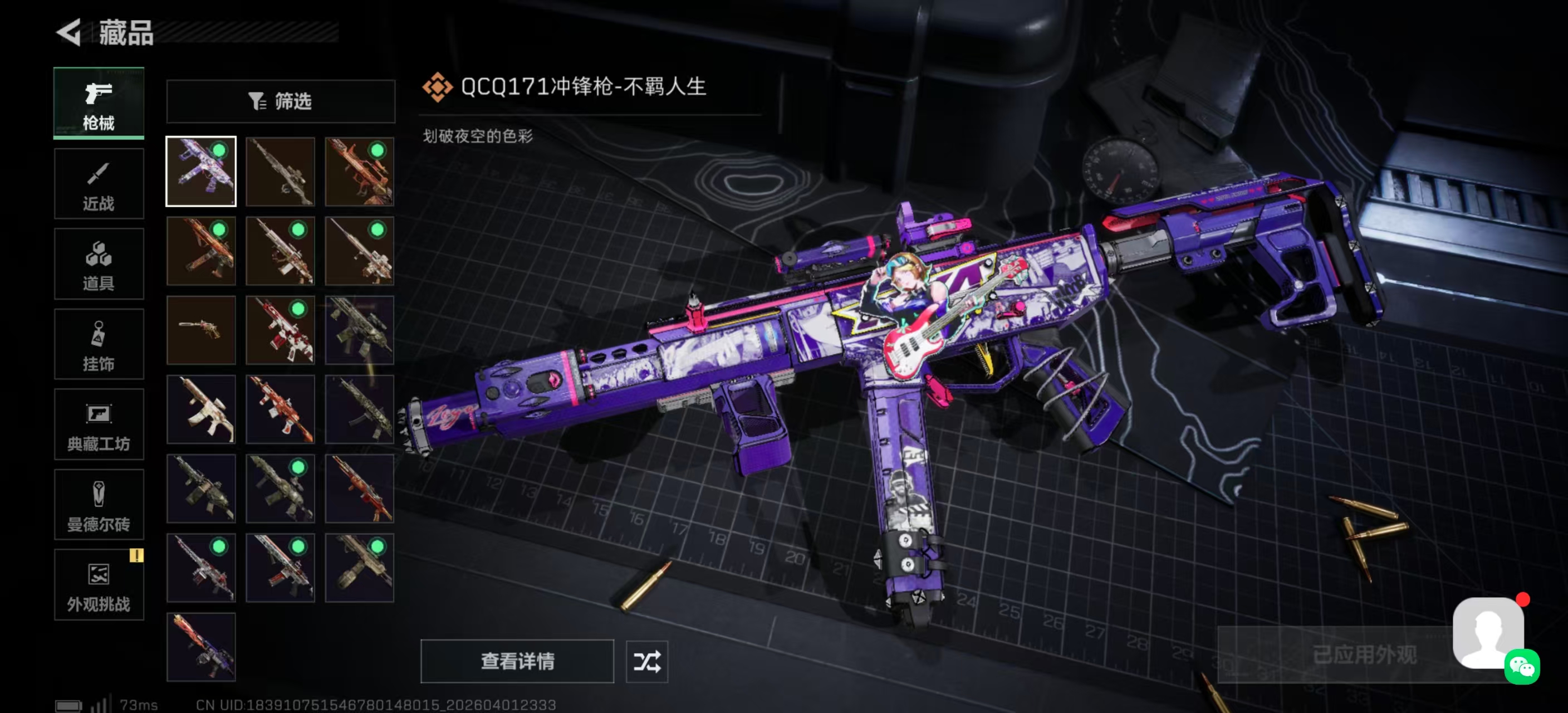View details with the 查看详情 button
The height and width of the screenshot is (713, 1568).
click(x=517, y=661)
